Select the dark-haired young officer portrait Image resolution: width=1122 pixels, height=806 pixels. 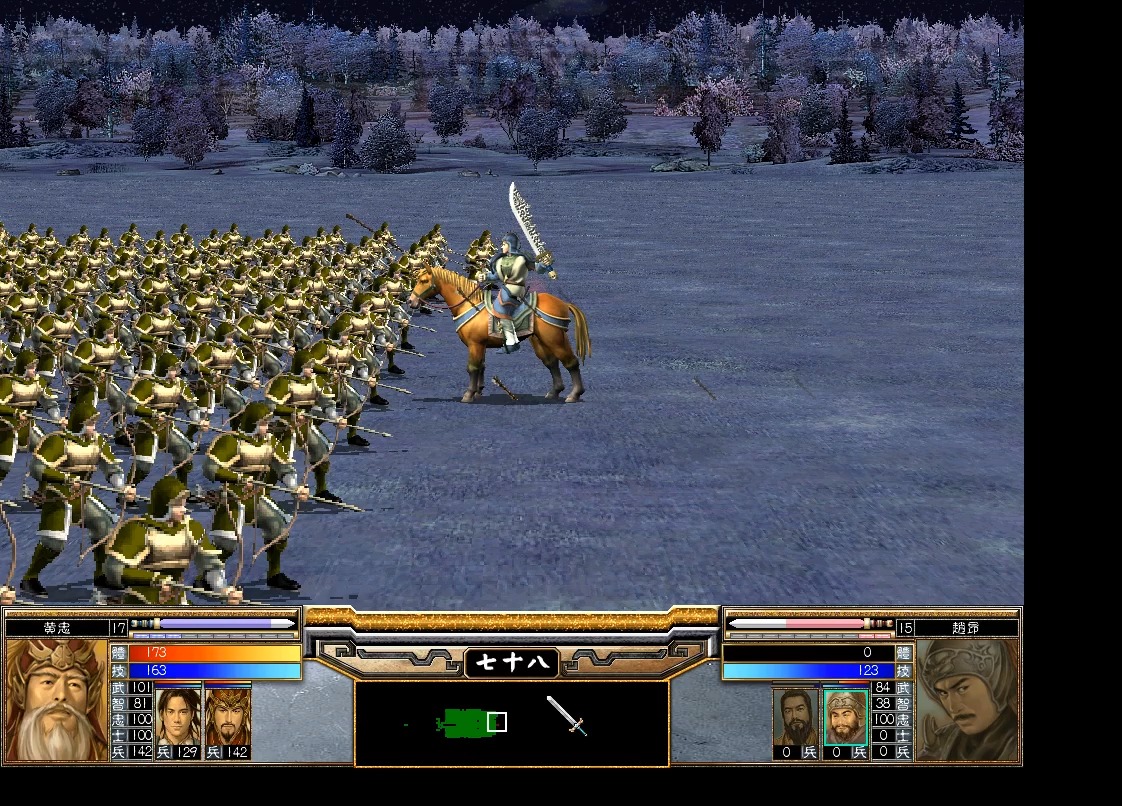coord(179,714)
